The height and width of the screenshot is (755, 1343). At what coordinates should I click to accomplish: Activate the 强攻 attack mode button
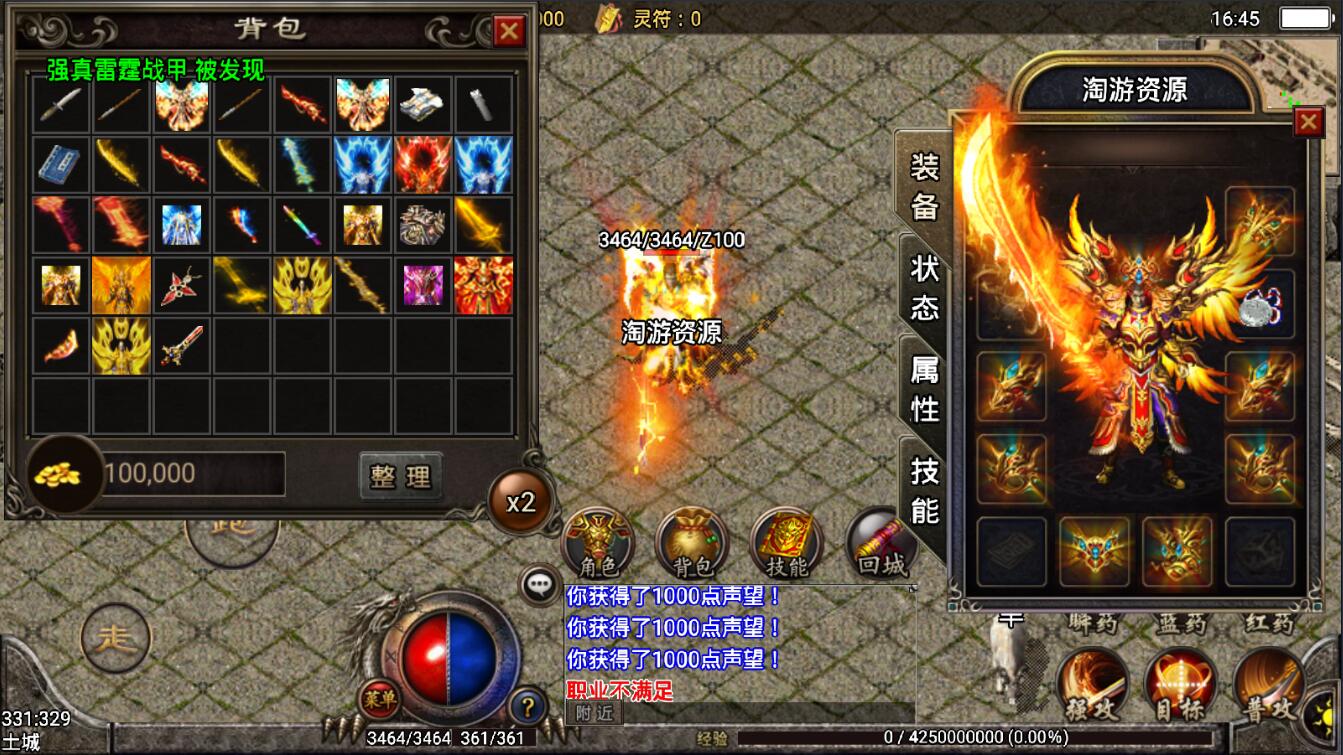(x=1092, y=685)
